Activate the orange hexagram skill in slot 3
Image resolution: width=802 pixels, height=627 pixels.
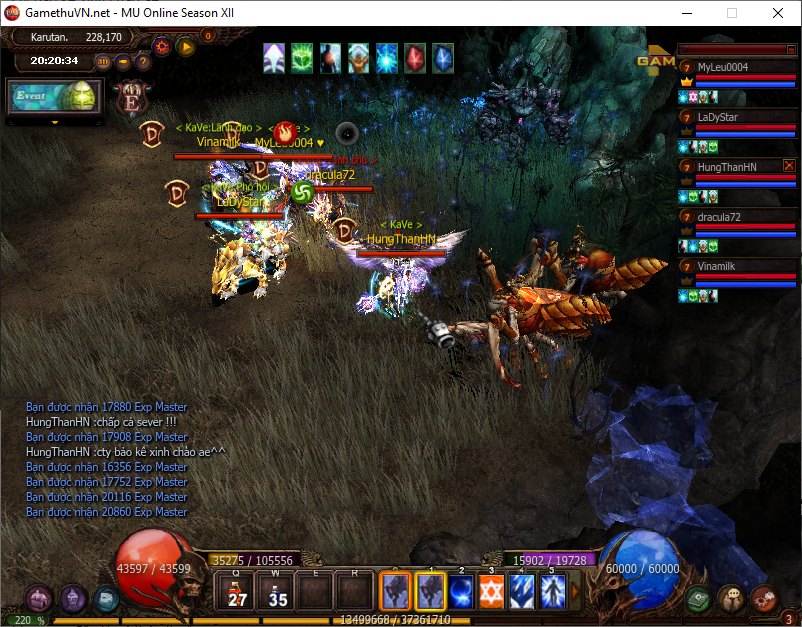click(491, 592)
